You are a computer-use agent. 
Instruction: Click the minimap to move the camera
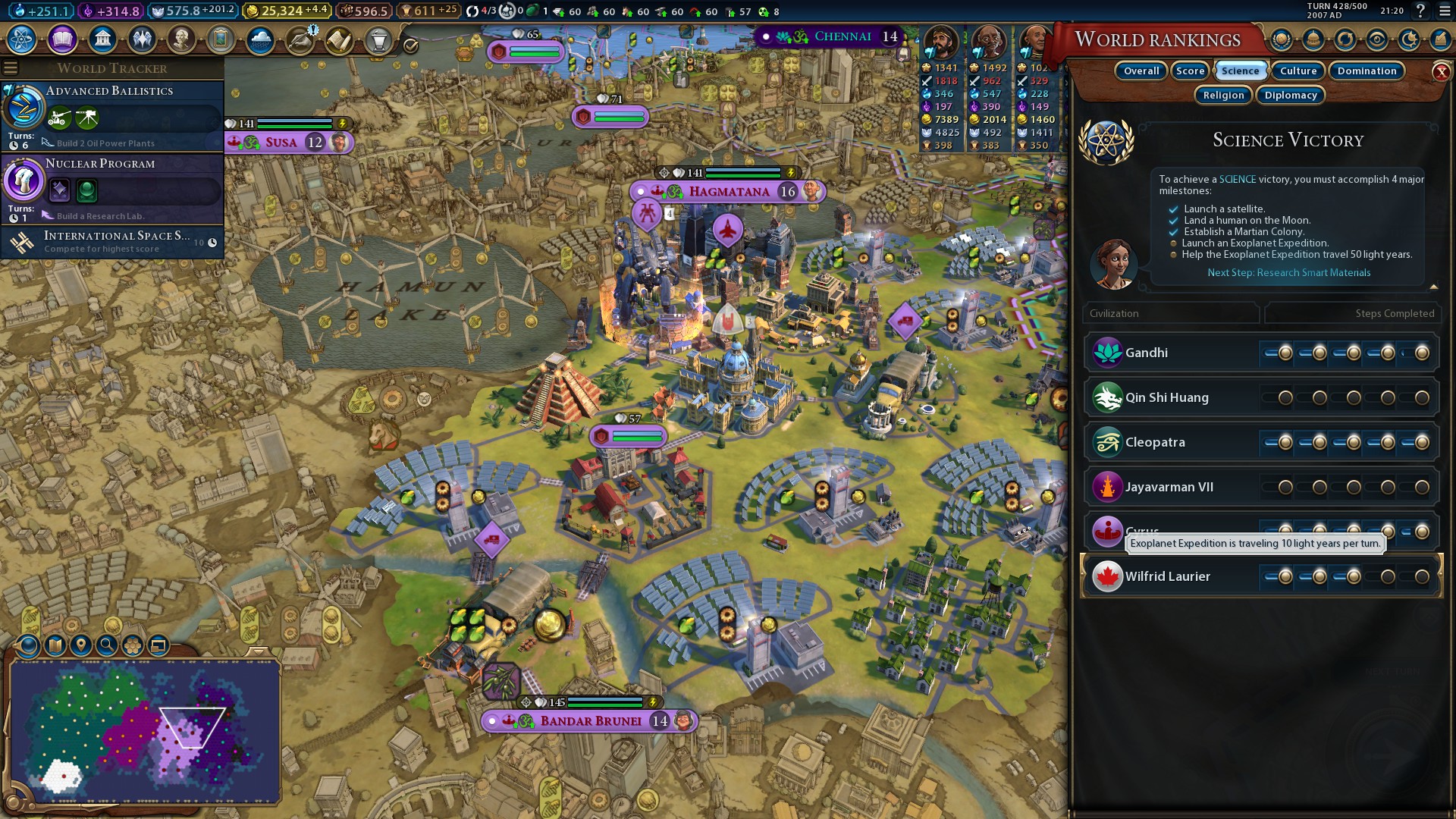tap(144, 732)
